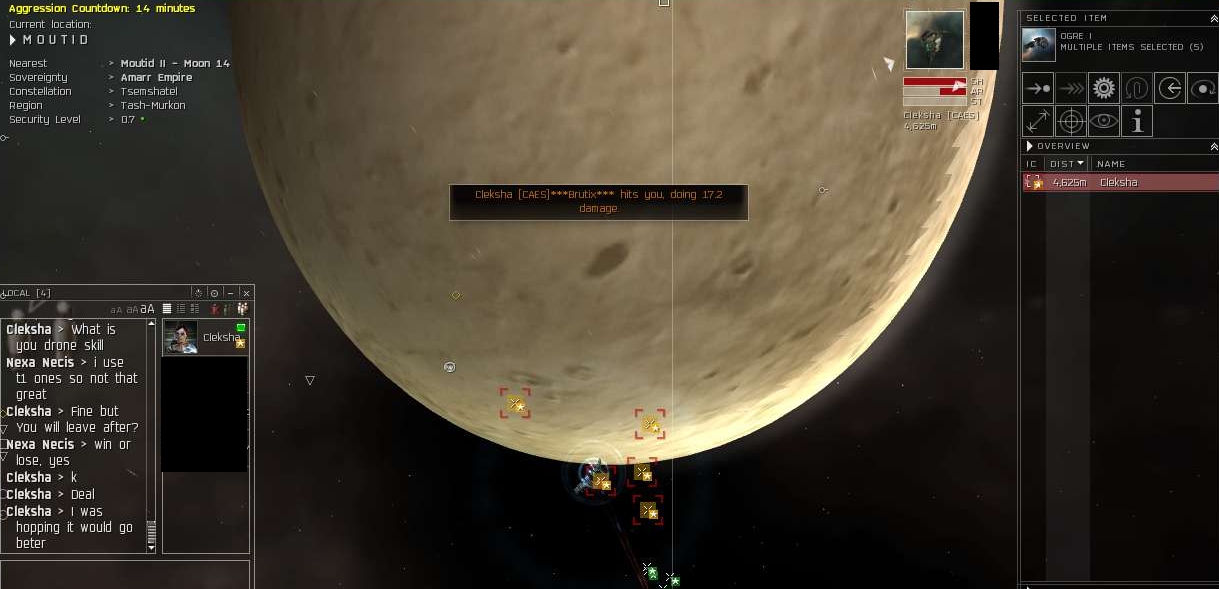Open Show Info with the 'i' button
The height and width of the screenshot is (589, 1219).
point(1137,121)
